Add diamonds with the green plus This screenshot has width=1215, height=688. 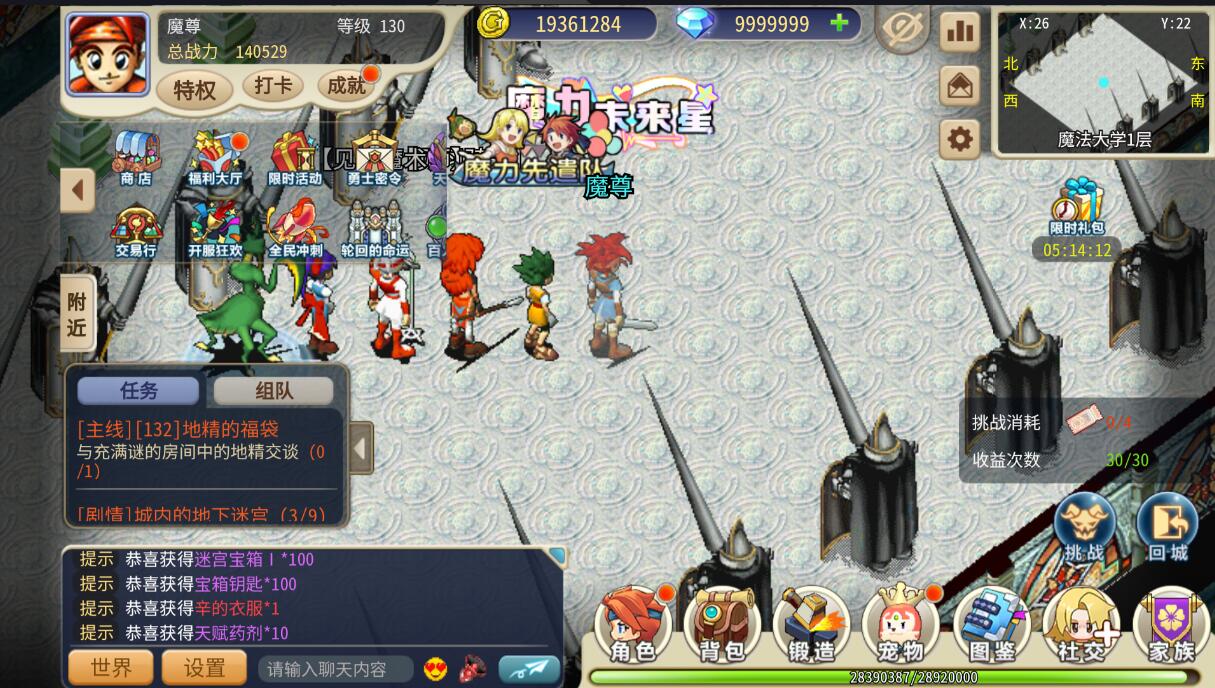(x=839, y=23)
